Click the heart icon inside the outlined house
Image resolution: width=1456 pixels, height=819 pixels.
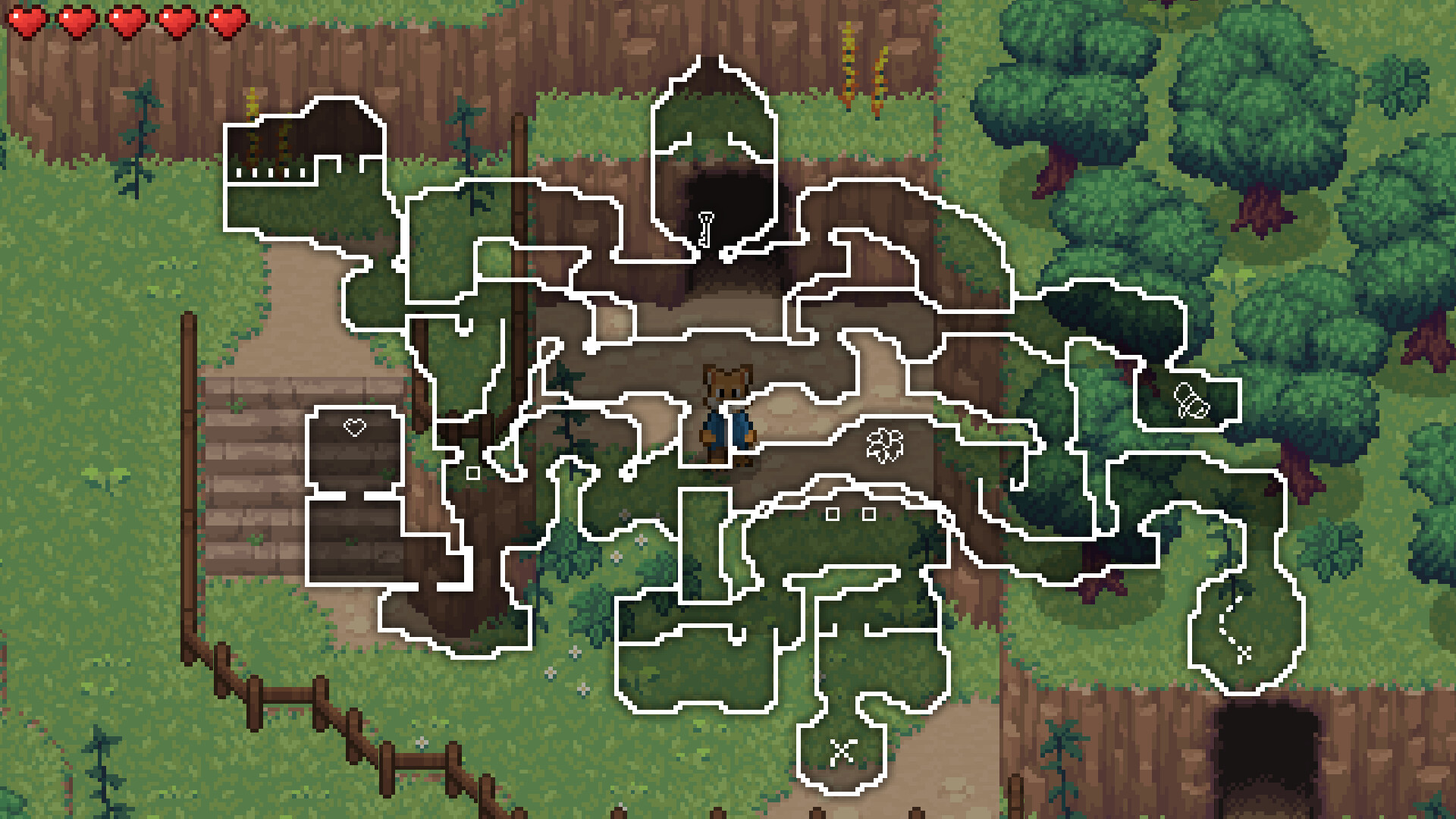[354, 427]
